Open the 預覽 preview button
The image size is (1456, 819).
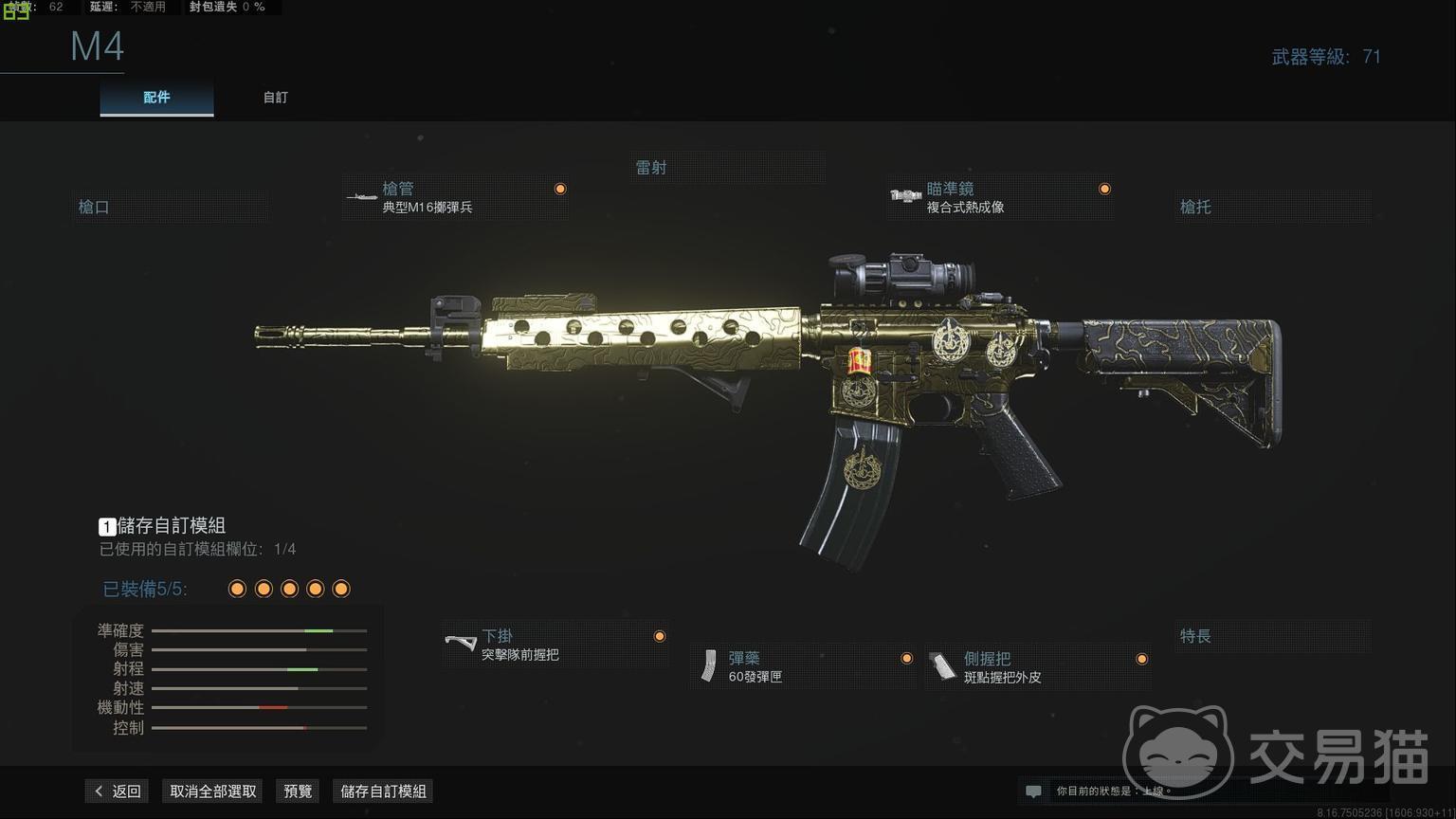click(x=298, y=792)
